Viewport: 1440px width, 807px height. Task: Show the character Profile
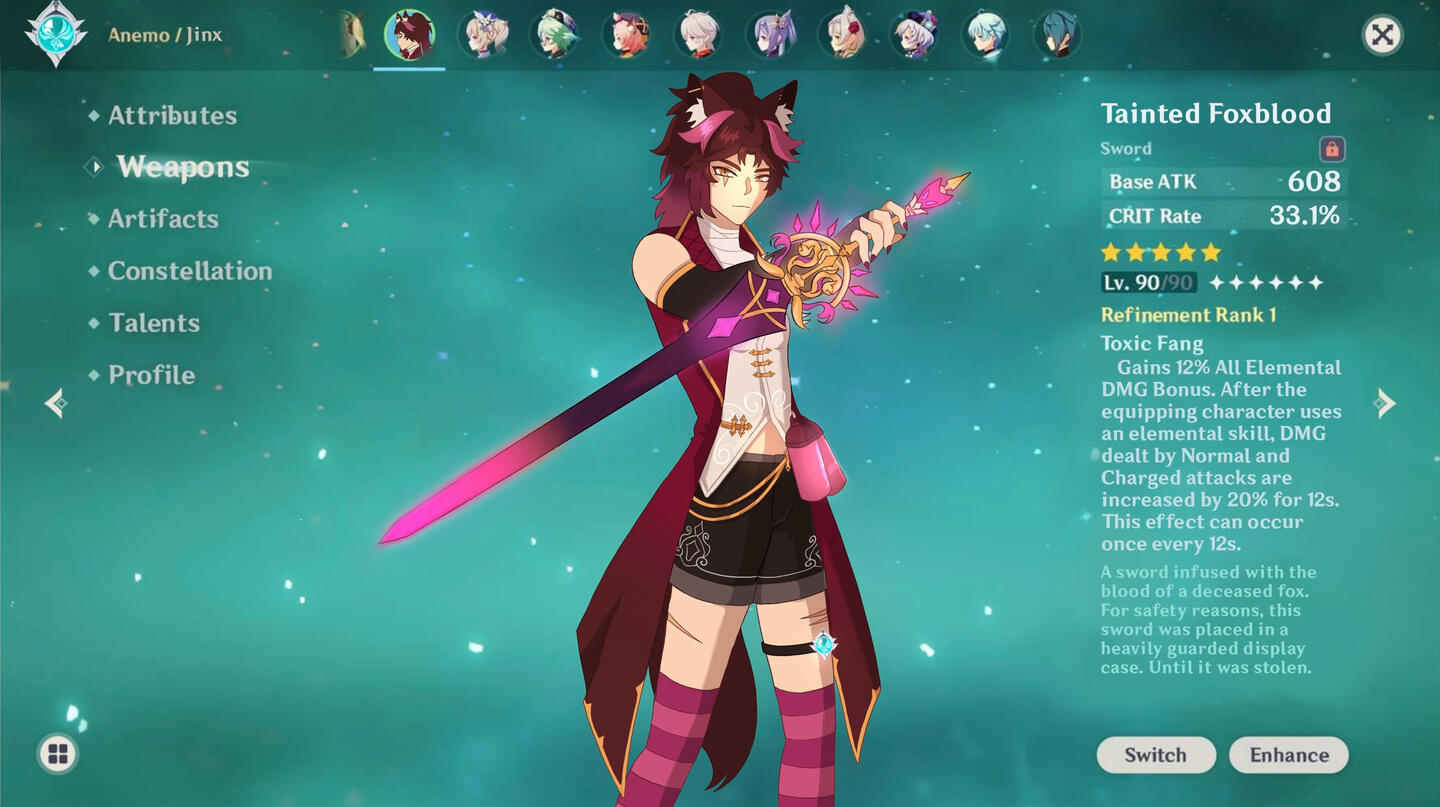tap(151, 375)
